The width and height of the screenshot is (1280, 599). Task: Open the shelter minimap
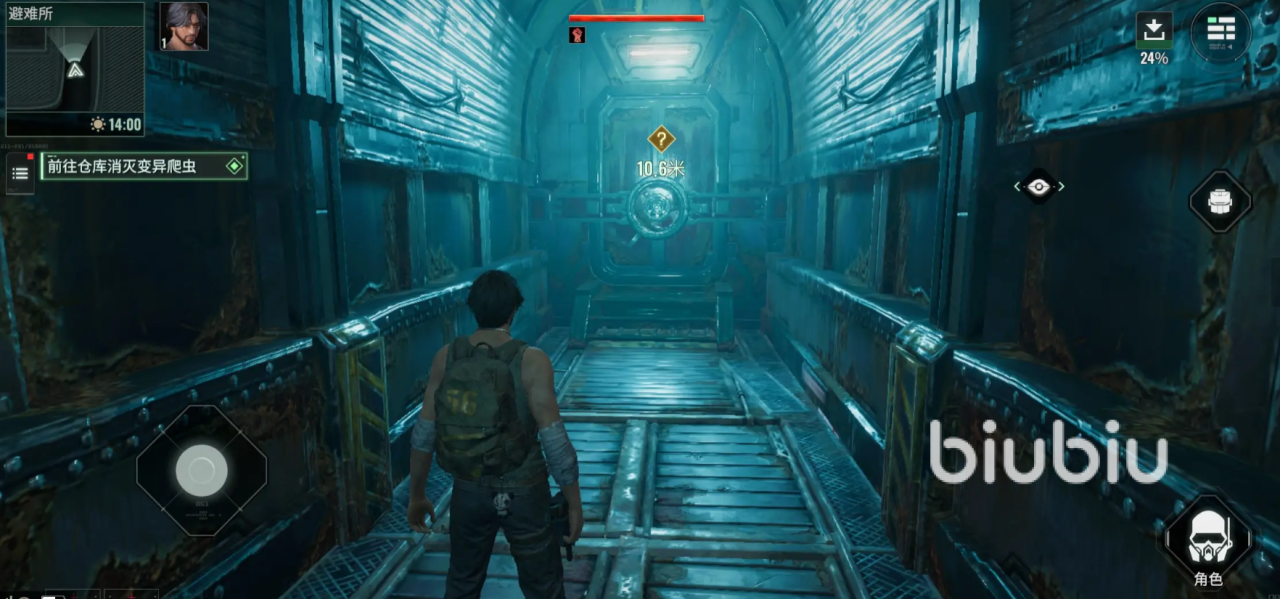coord(75,70)
